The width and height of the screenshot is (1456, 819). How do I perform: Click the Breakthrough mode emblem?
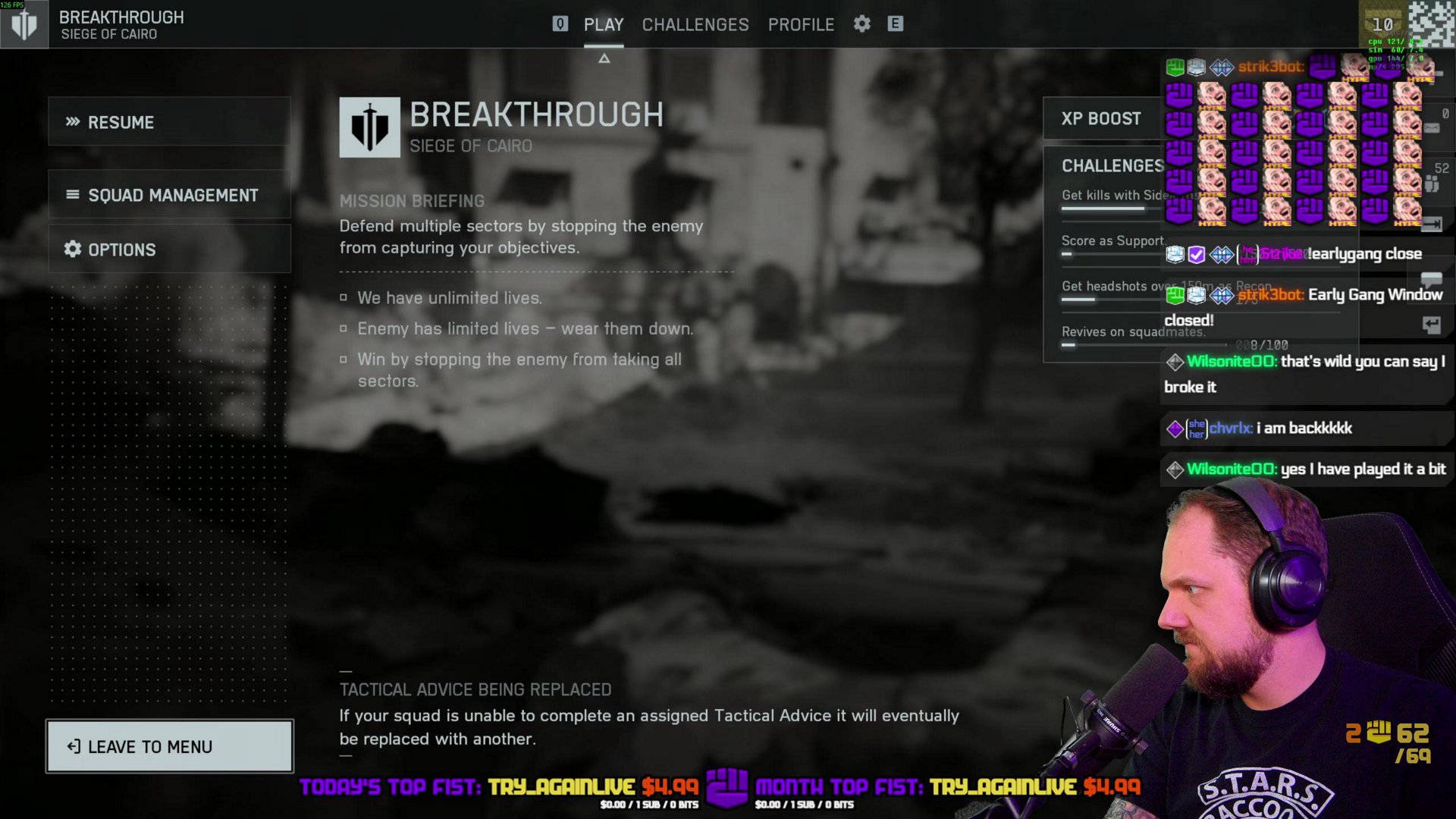pos(369,127)
